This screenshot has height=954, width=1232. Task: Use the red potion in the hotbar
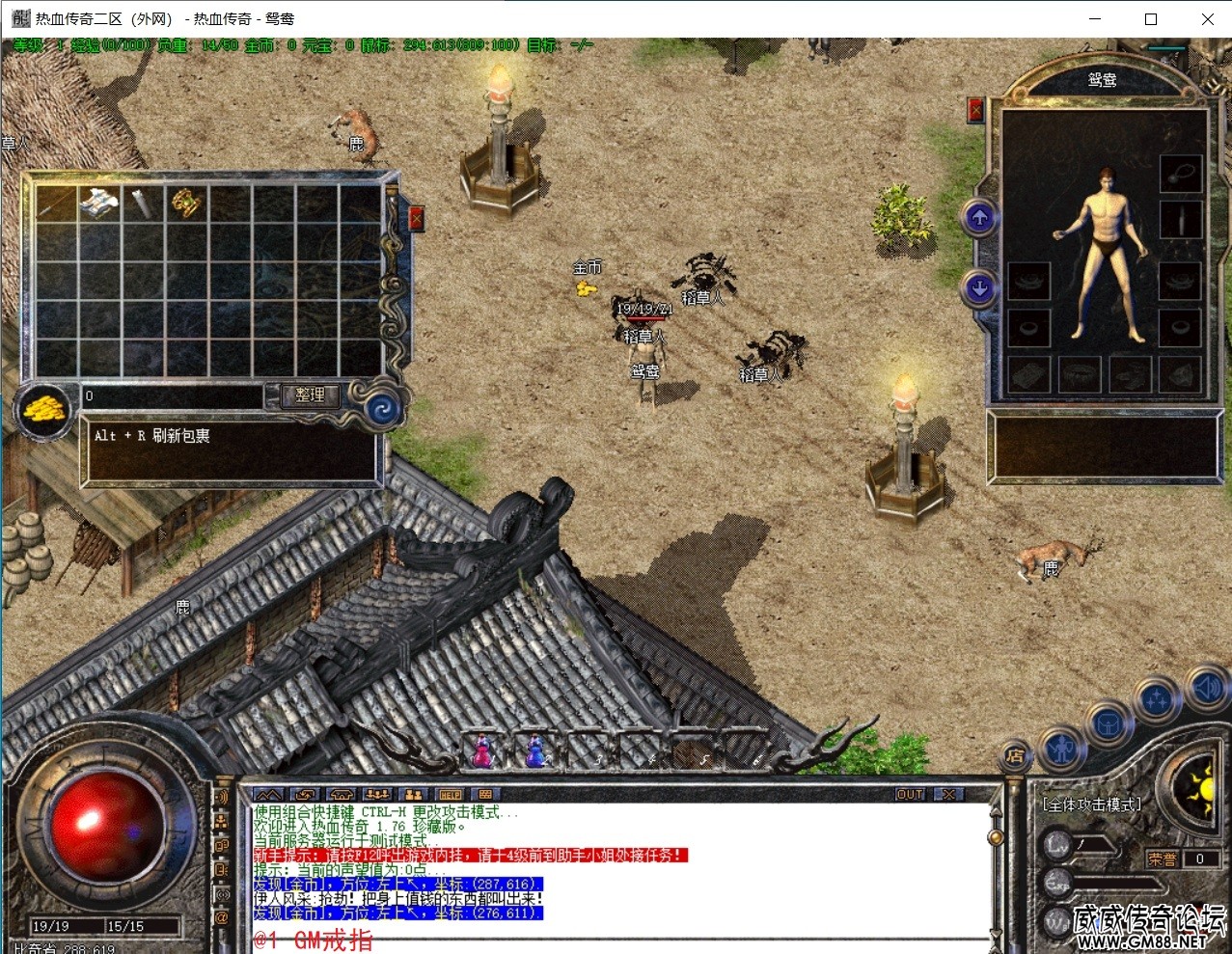point(481,750)
